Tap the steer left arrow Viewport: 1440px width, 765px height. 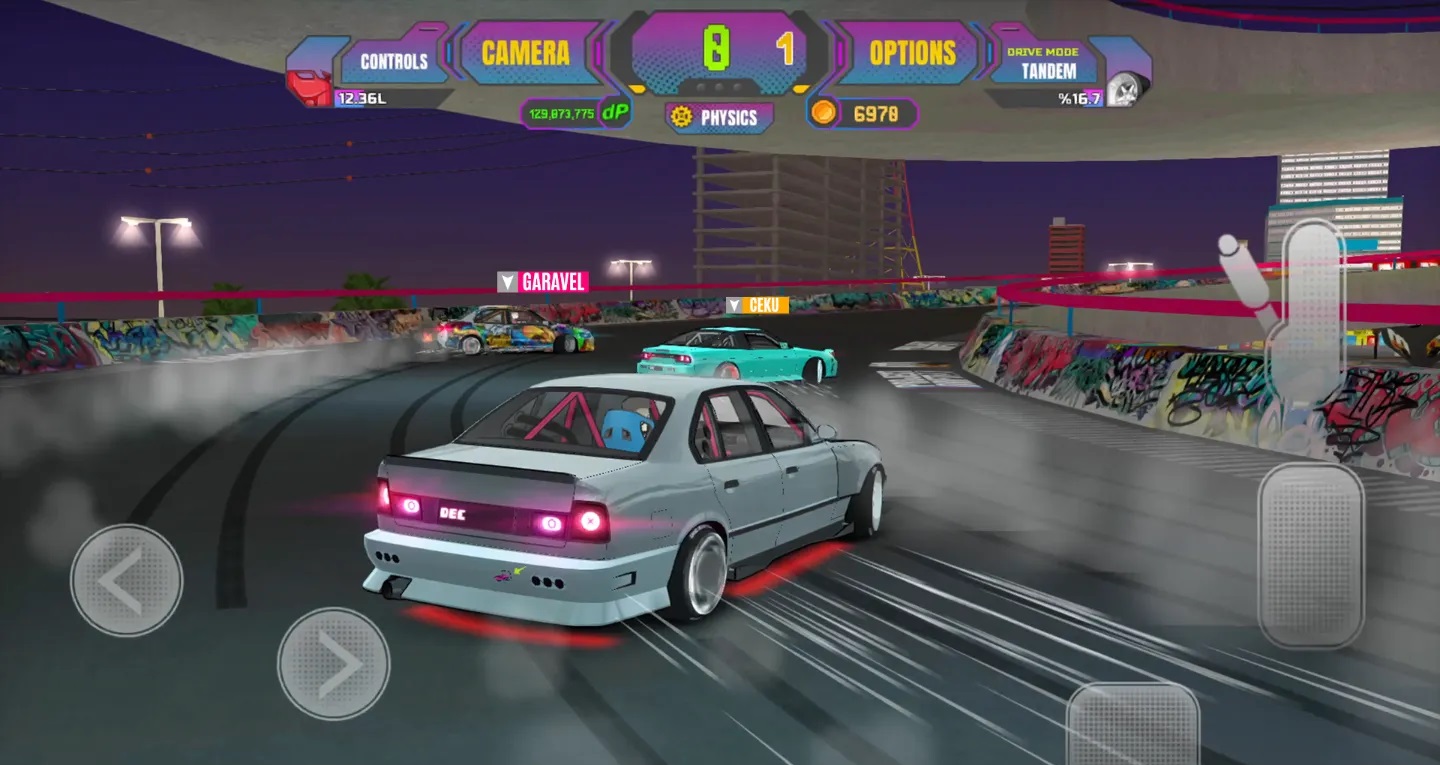127,580
